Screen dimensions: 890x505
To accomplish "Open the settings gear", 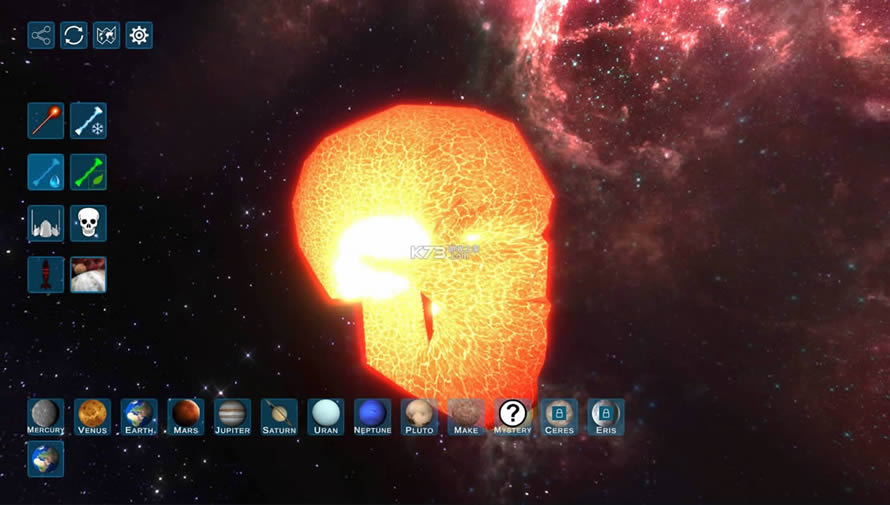I will [139, 36].
